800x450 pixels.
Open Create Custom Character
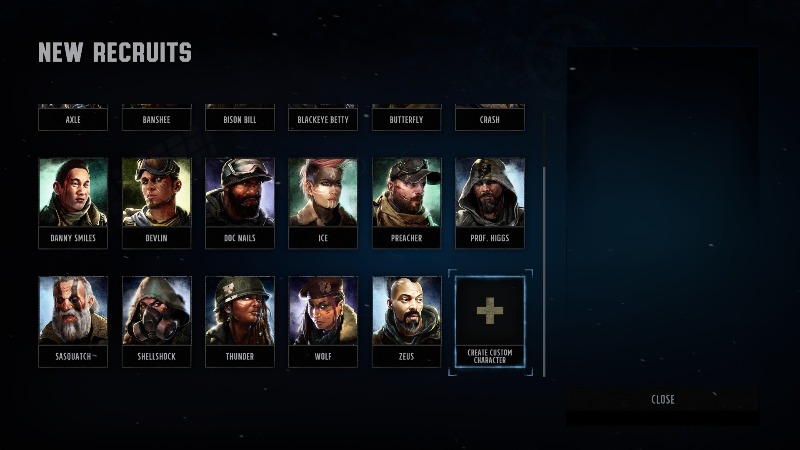pos(490,322)
